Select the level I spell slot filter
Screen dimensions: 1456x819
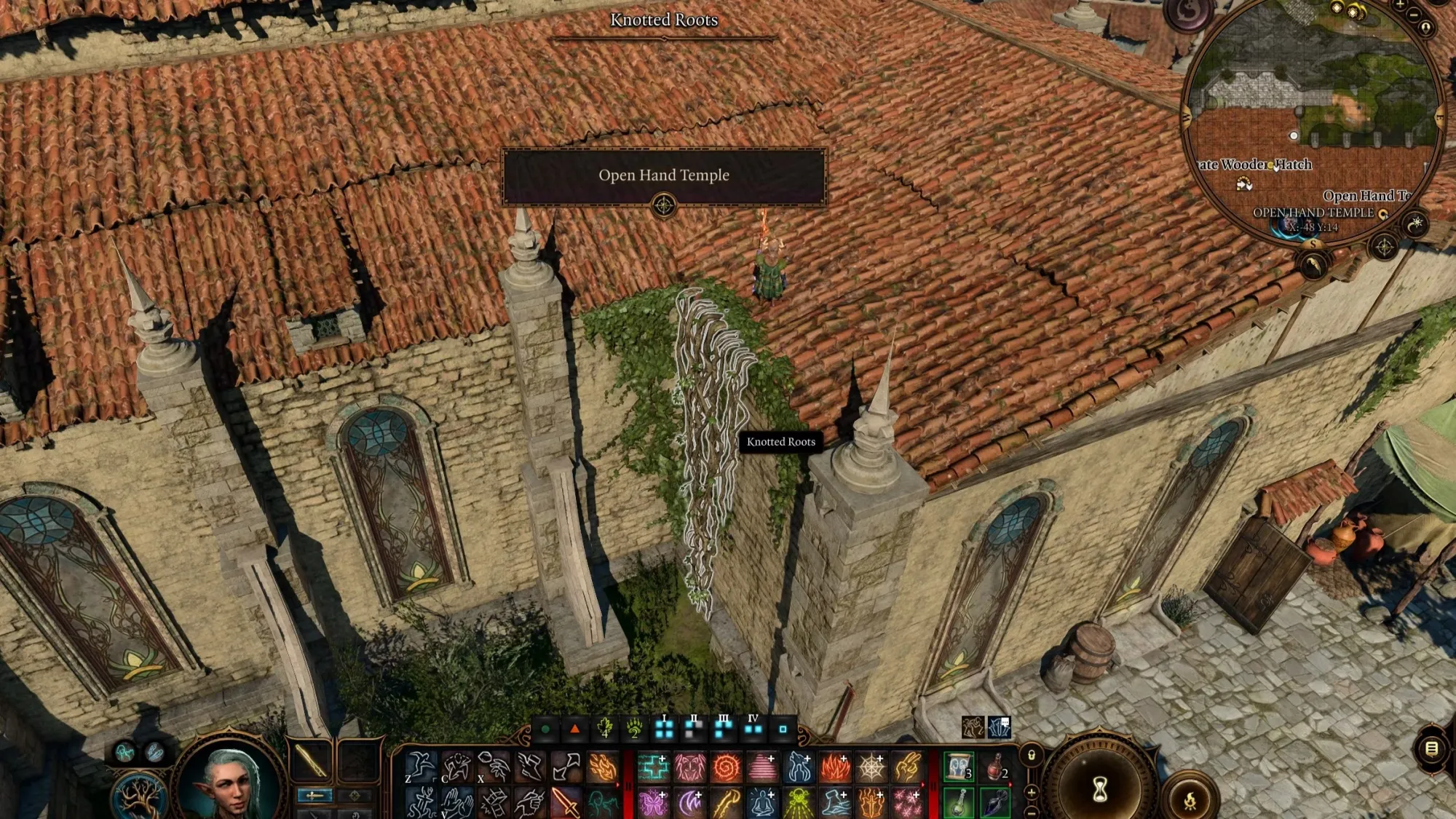coord(664,728)
